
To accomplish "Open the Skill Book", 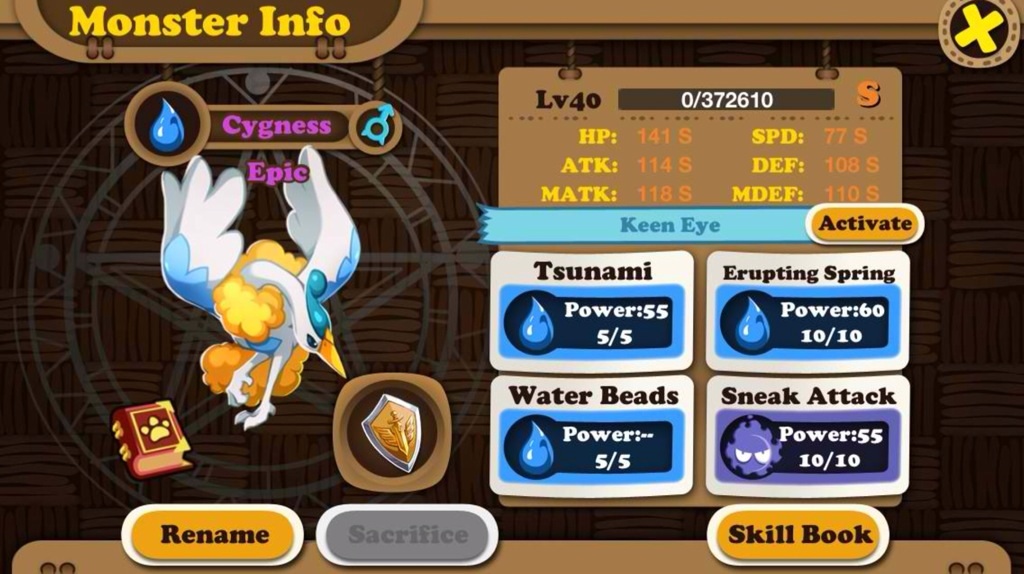I will point(800,535).
